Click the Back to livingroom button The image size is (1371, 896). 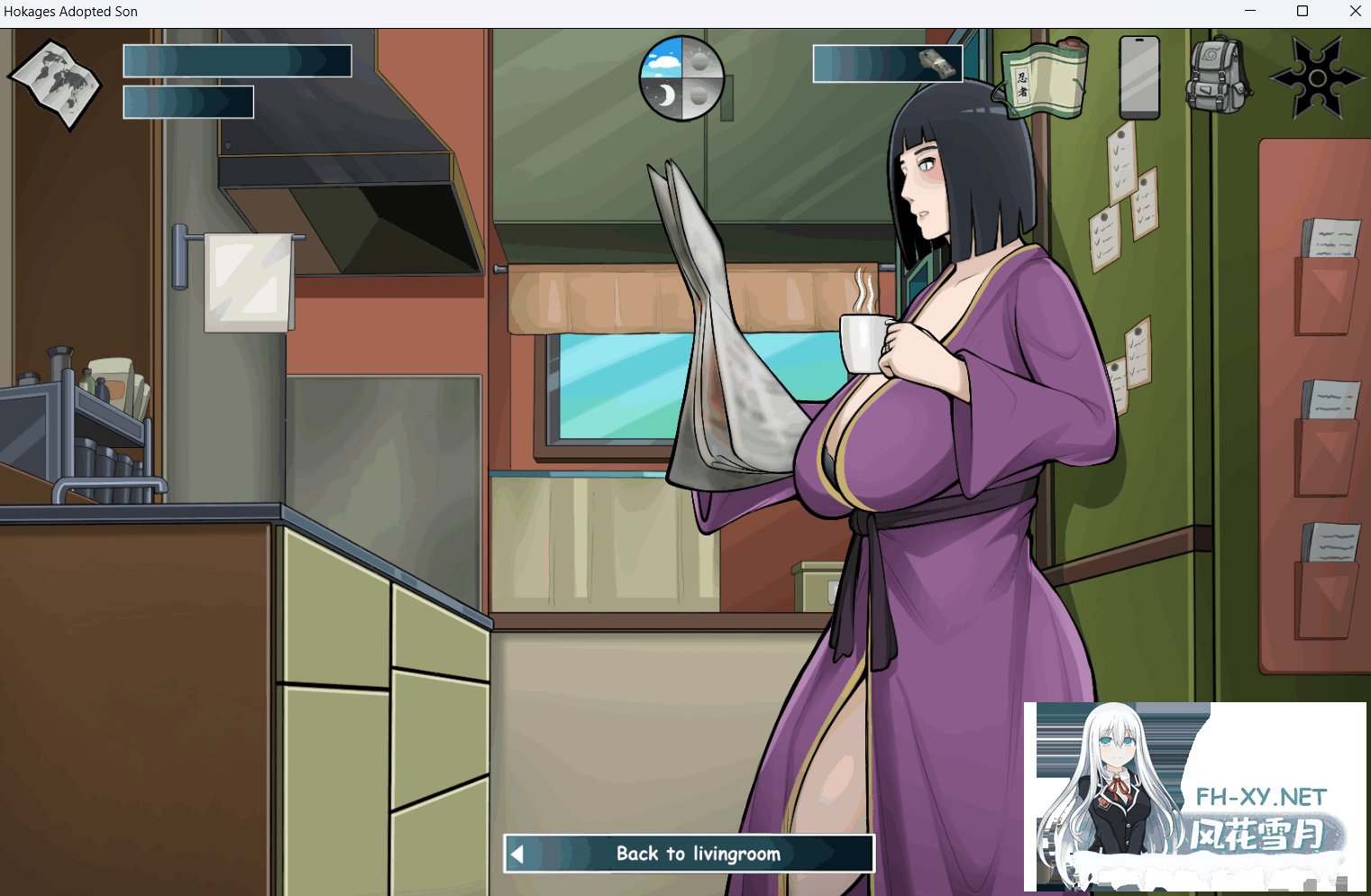(x=689, y=854)
